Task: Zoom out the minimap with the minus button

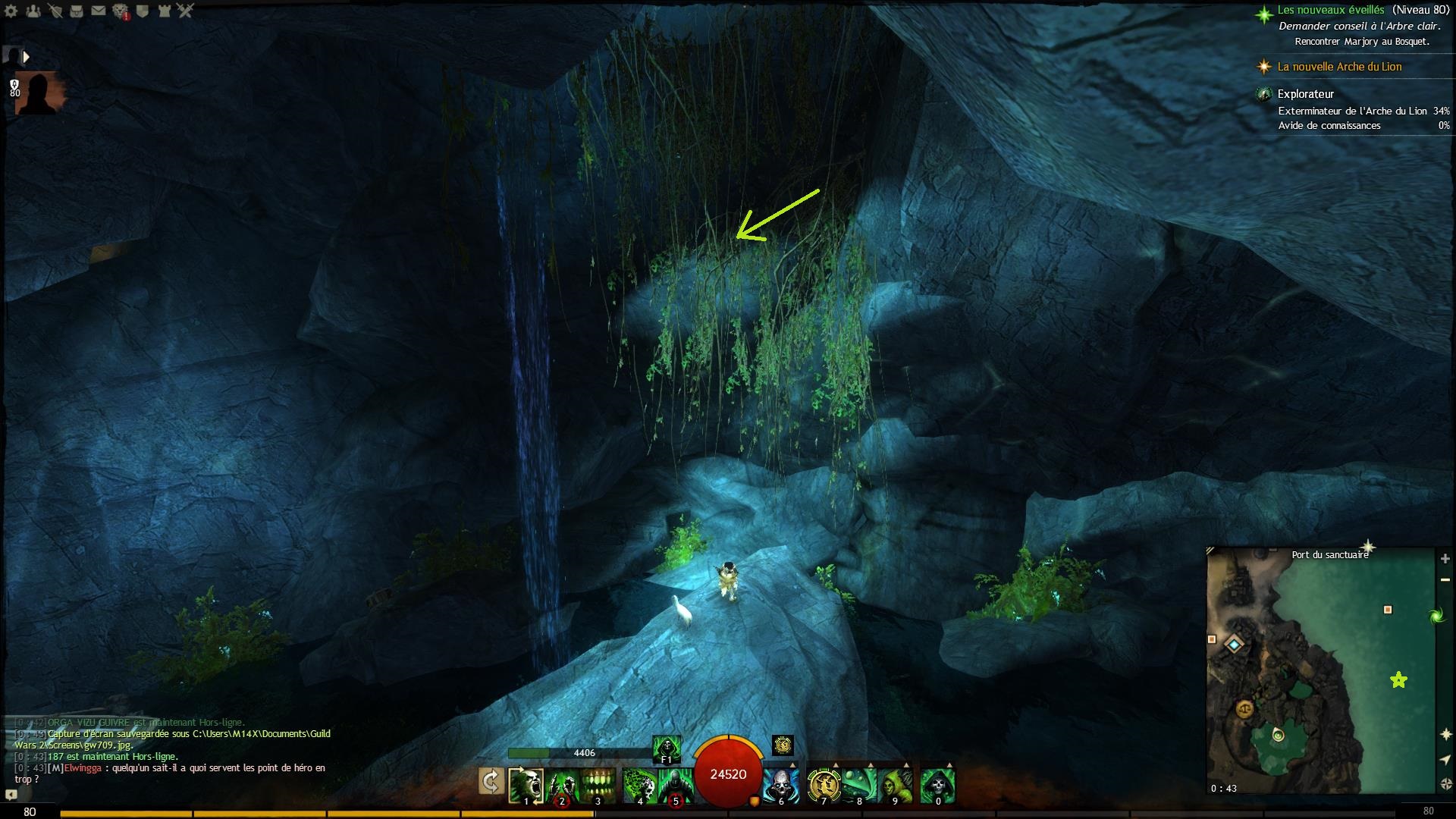Action: tap(1445, 579)
